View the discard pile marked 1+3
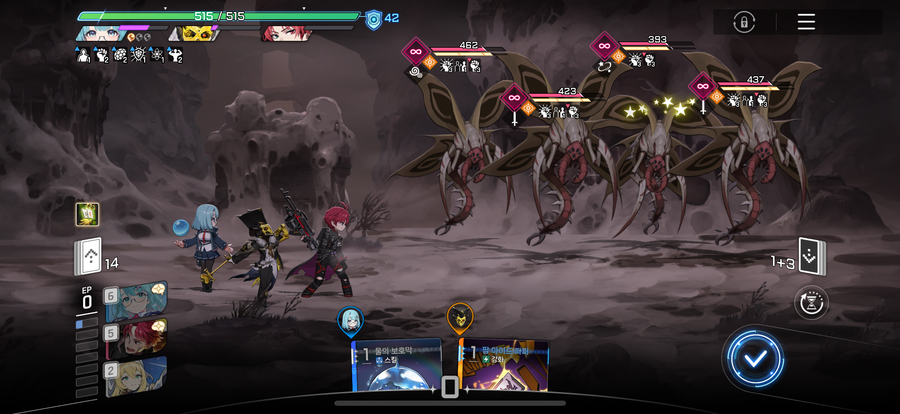This screenshot has width=900, height=414. 811,255
